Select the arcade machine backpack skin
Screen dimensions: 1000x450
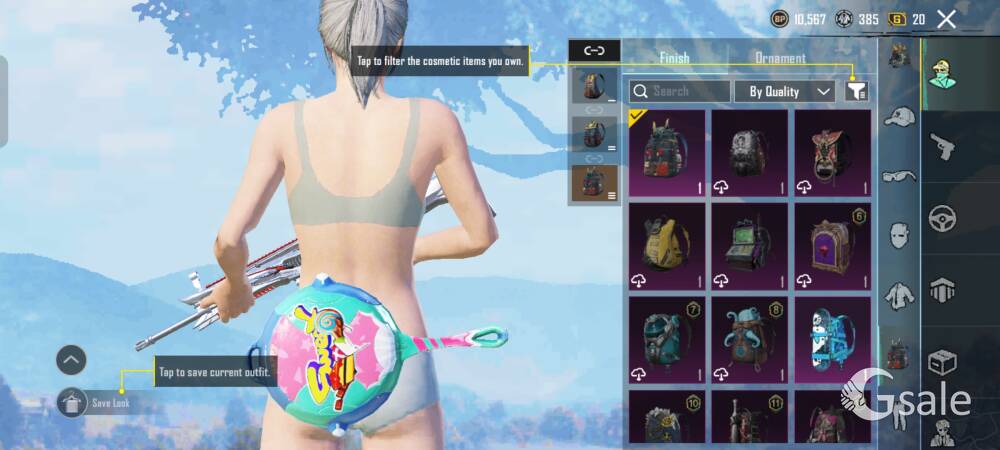pos(749,246)
